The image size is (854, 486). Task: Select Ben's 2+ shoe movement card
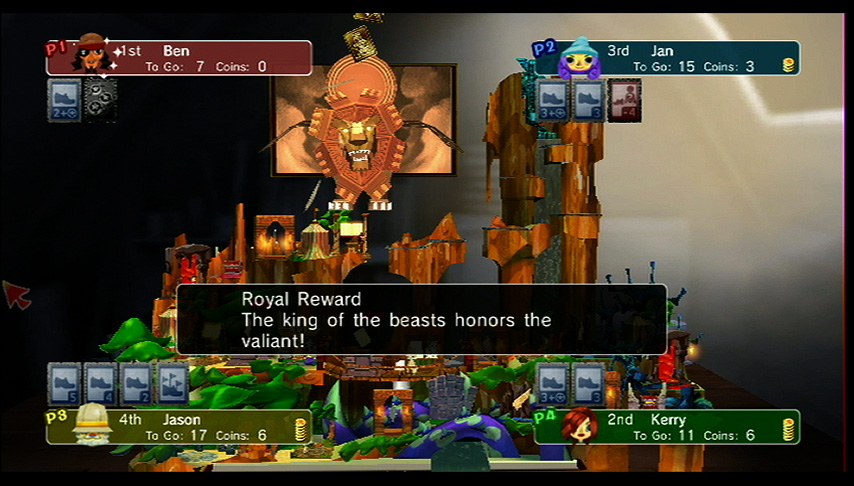click(x=64, y=100)
